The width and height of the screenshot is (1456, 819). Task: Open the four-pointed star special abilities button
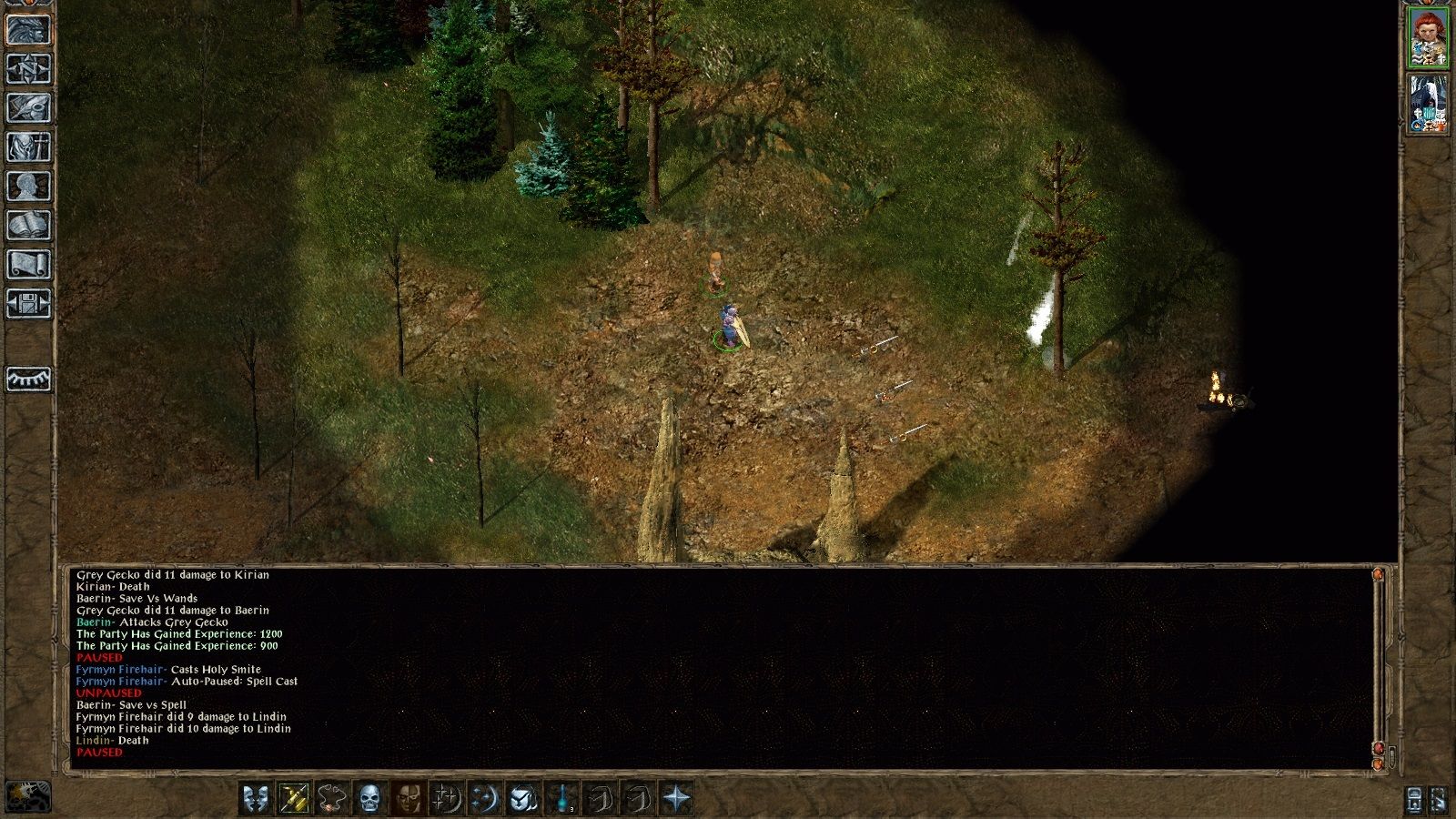coord(677,798)
